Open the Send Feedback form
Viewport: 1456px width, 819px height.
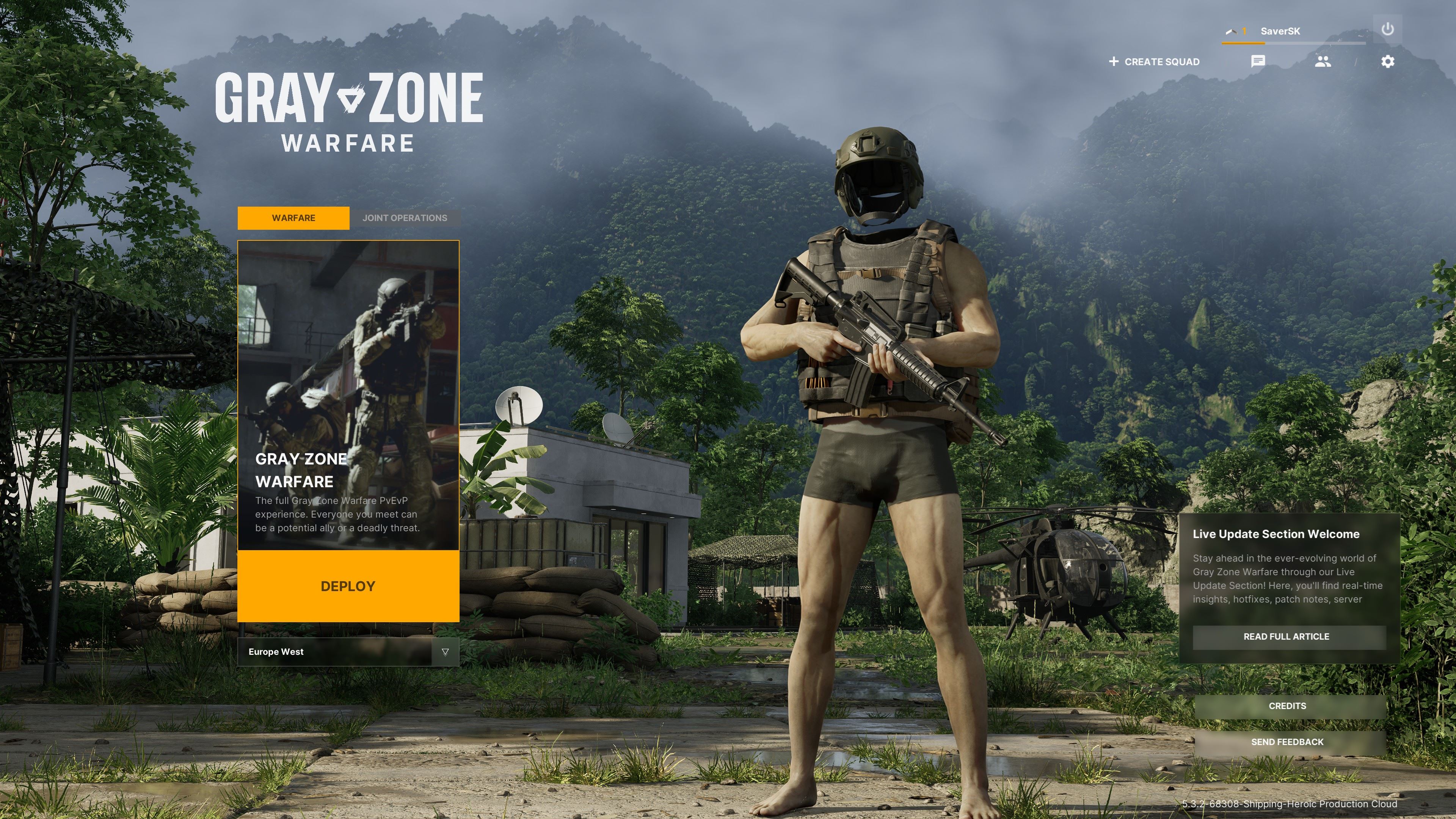click(1287, 742)
